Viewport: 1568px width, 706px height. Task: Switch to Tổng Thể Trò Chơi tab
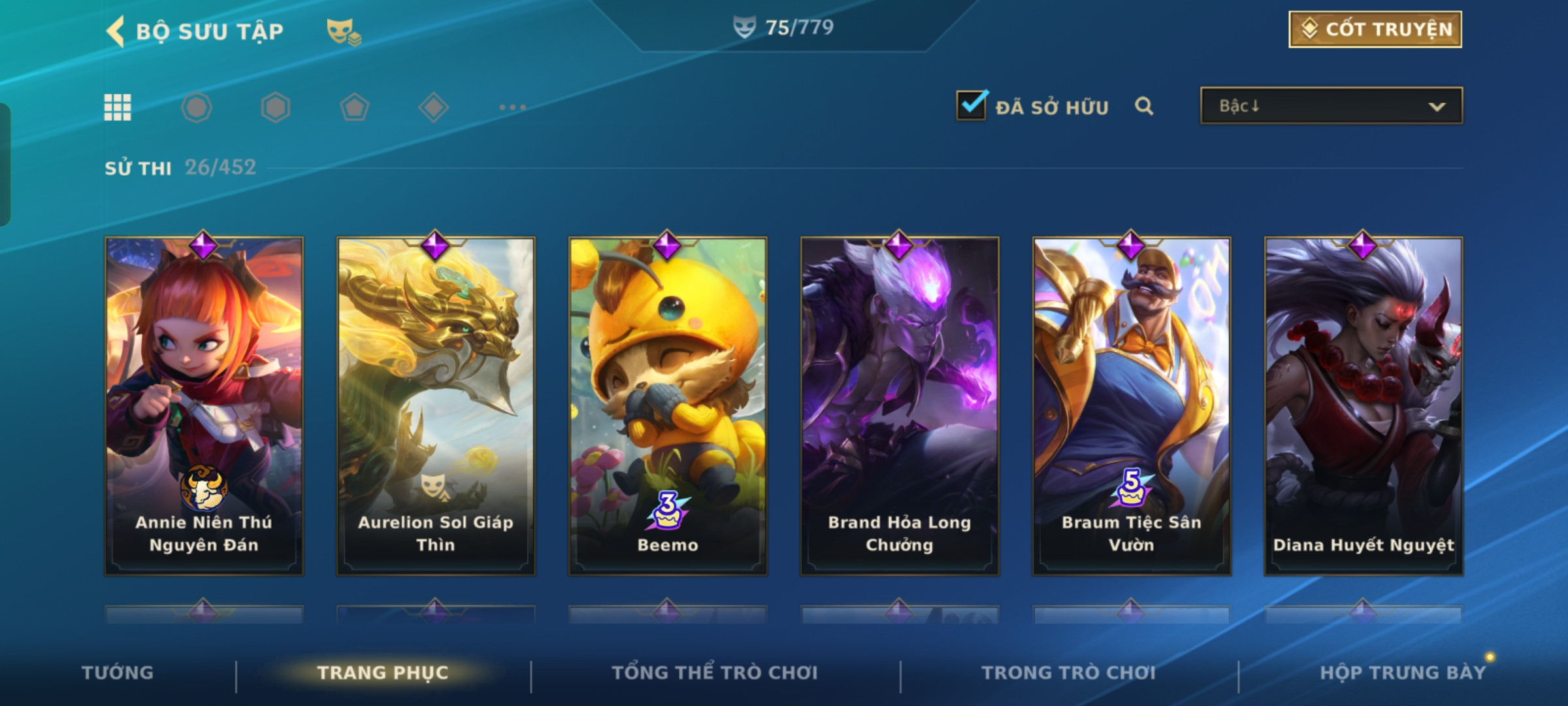click(714, 673)
